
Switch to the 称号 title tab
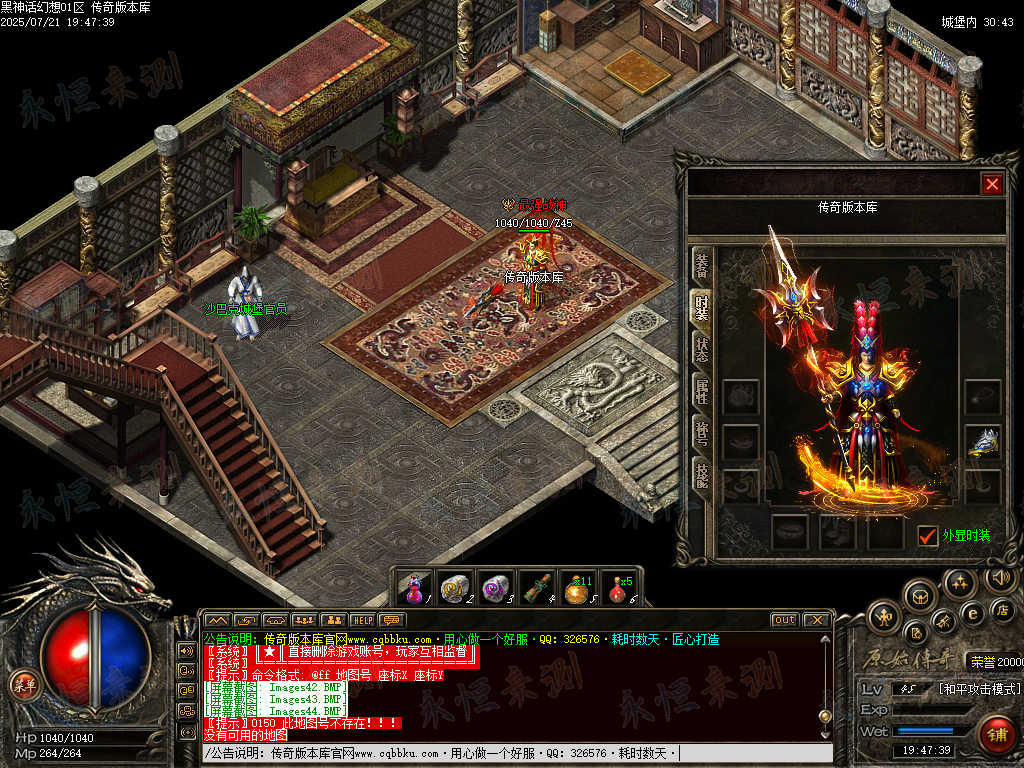pyautogui.click(x=702, y=434)
